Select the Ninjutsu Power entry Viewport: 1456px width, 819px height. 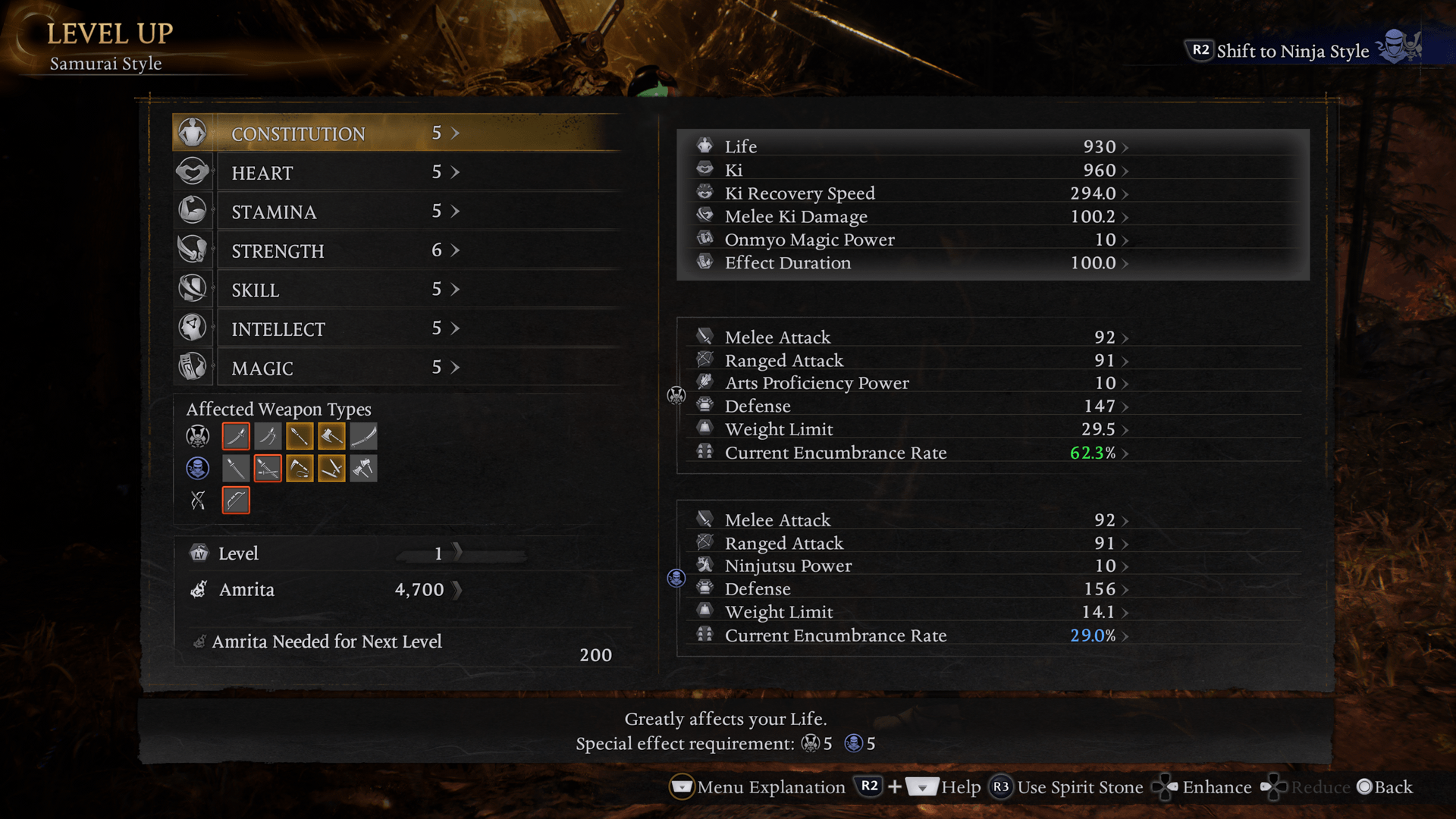pos(910,566)
